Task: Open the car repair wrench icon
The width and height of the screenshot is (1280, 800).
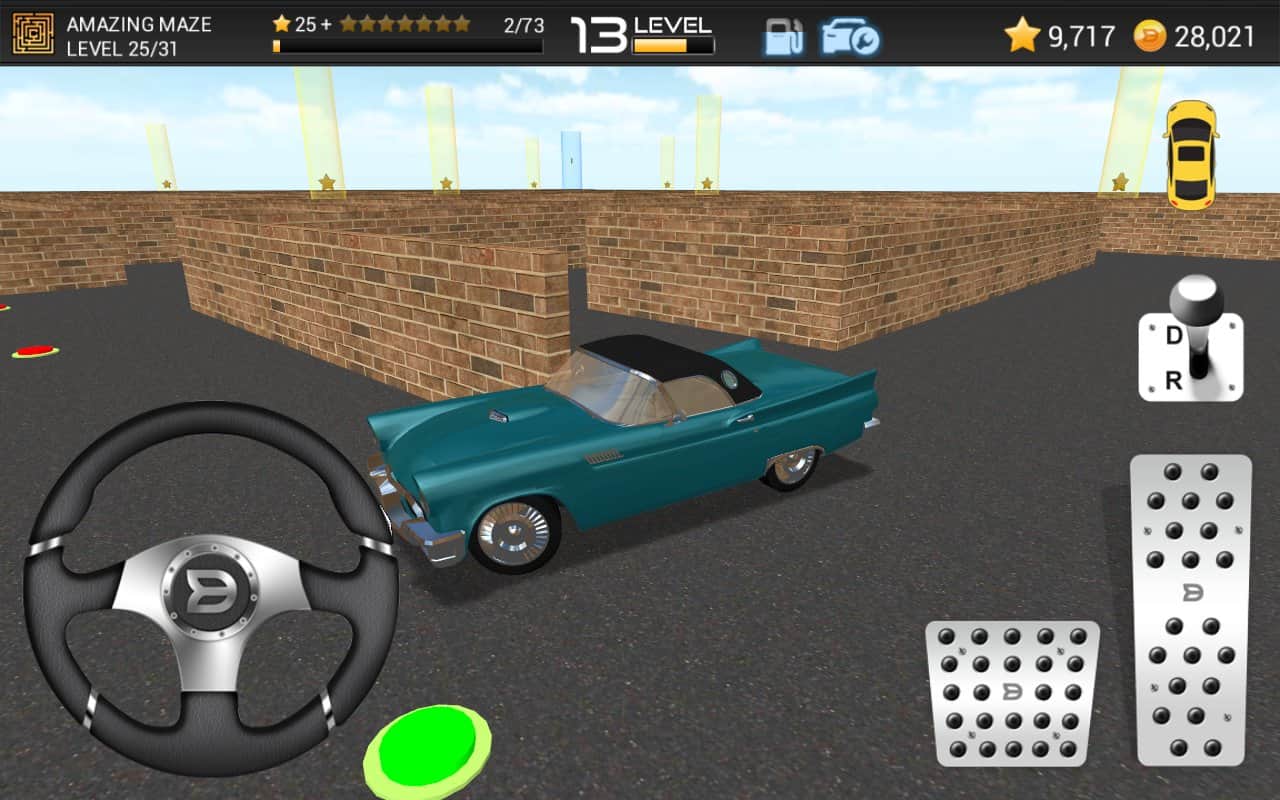Action: 850,37
